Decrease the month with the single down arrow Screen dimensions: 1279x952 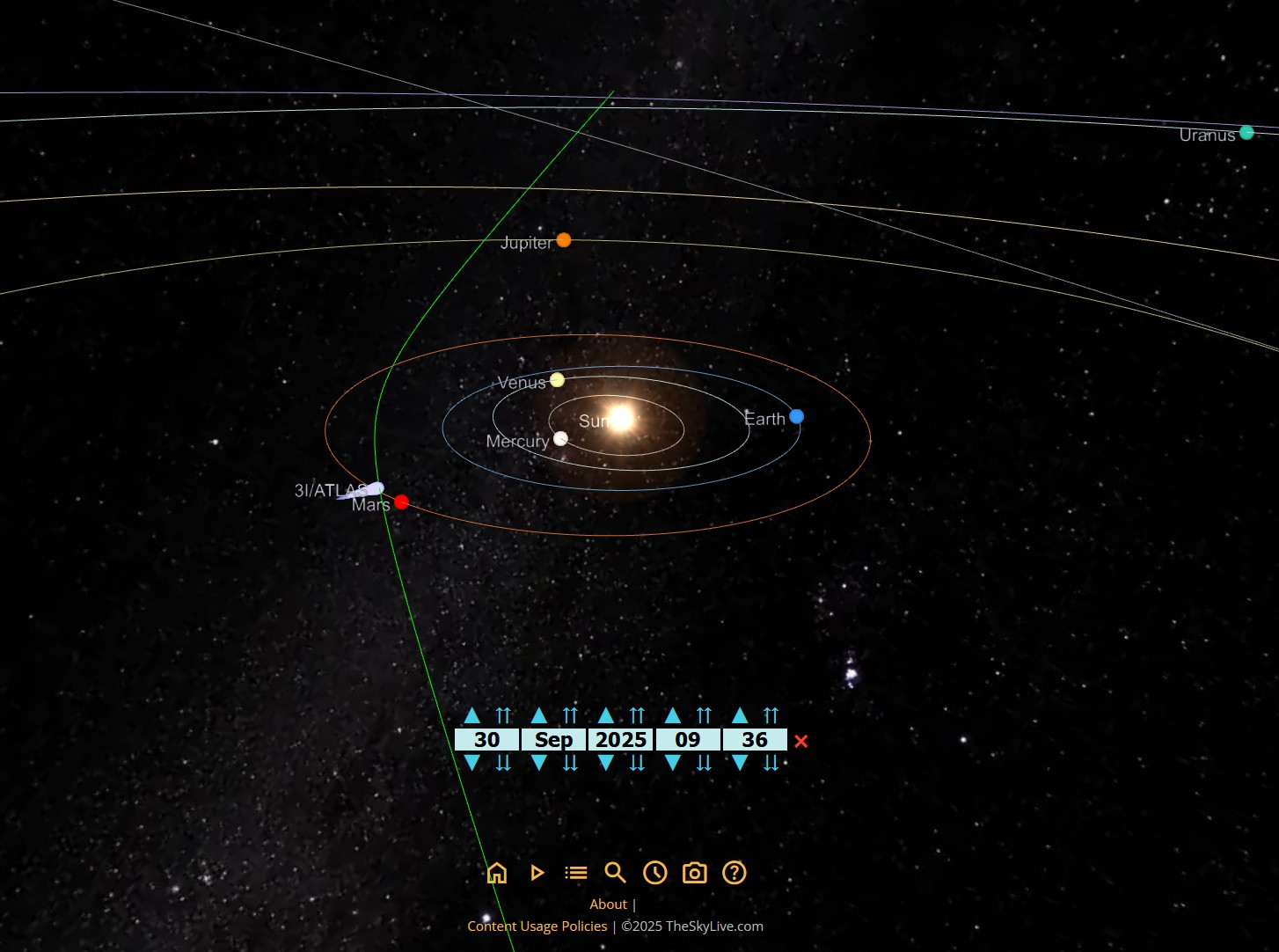pyautogui.click(x=539, y=763)
